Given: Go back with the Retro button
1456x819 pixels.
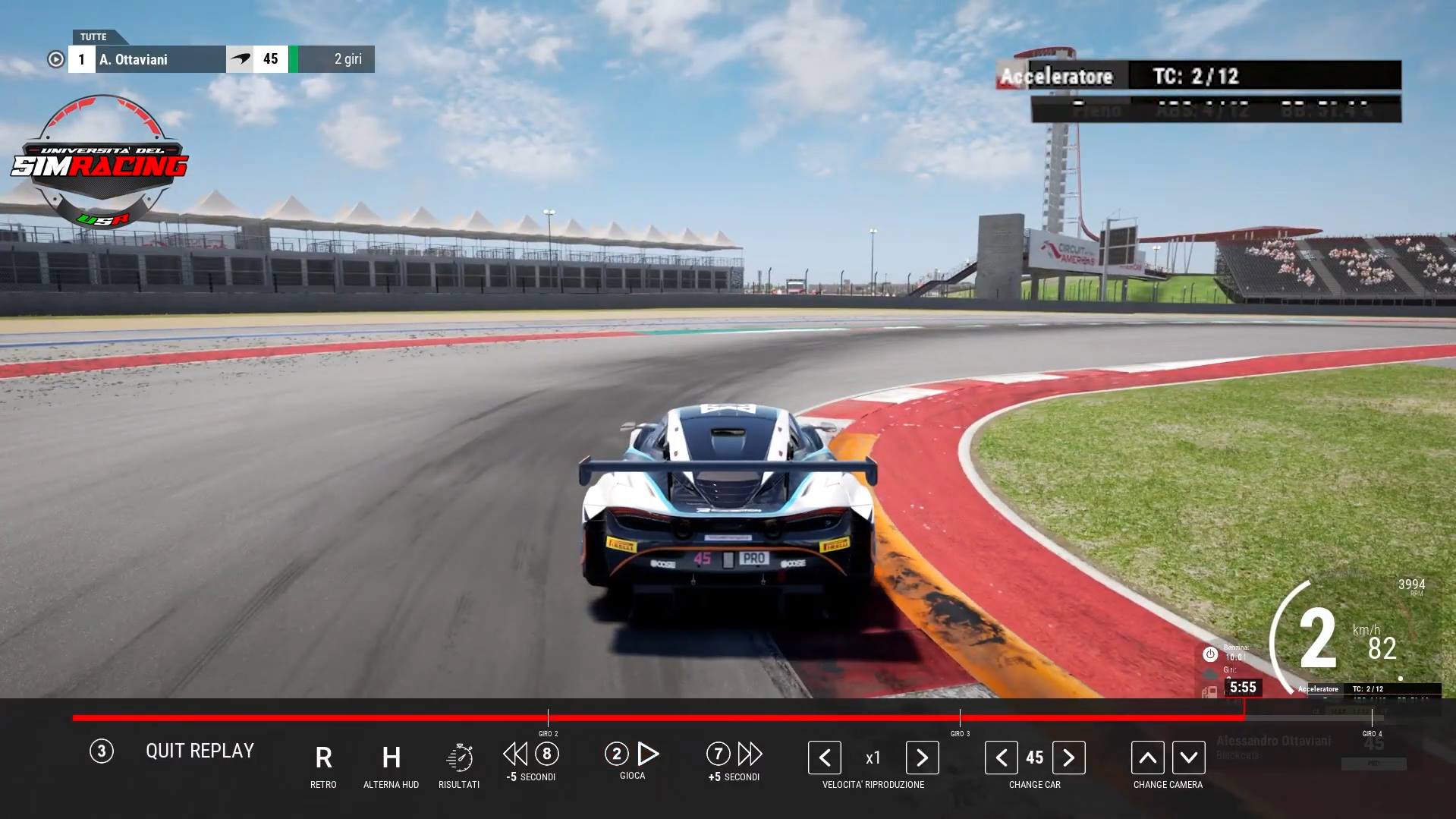Looking at the screenshot, I should pyautogui.click(x=323, y=758).
